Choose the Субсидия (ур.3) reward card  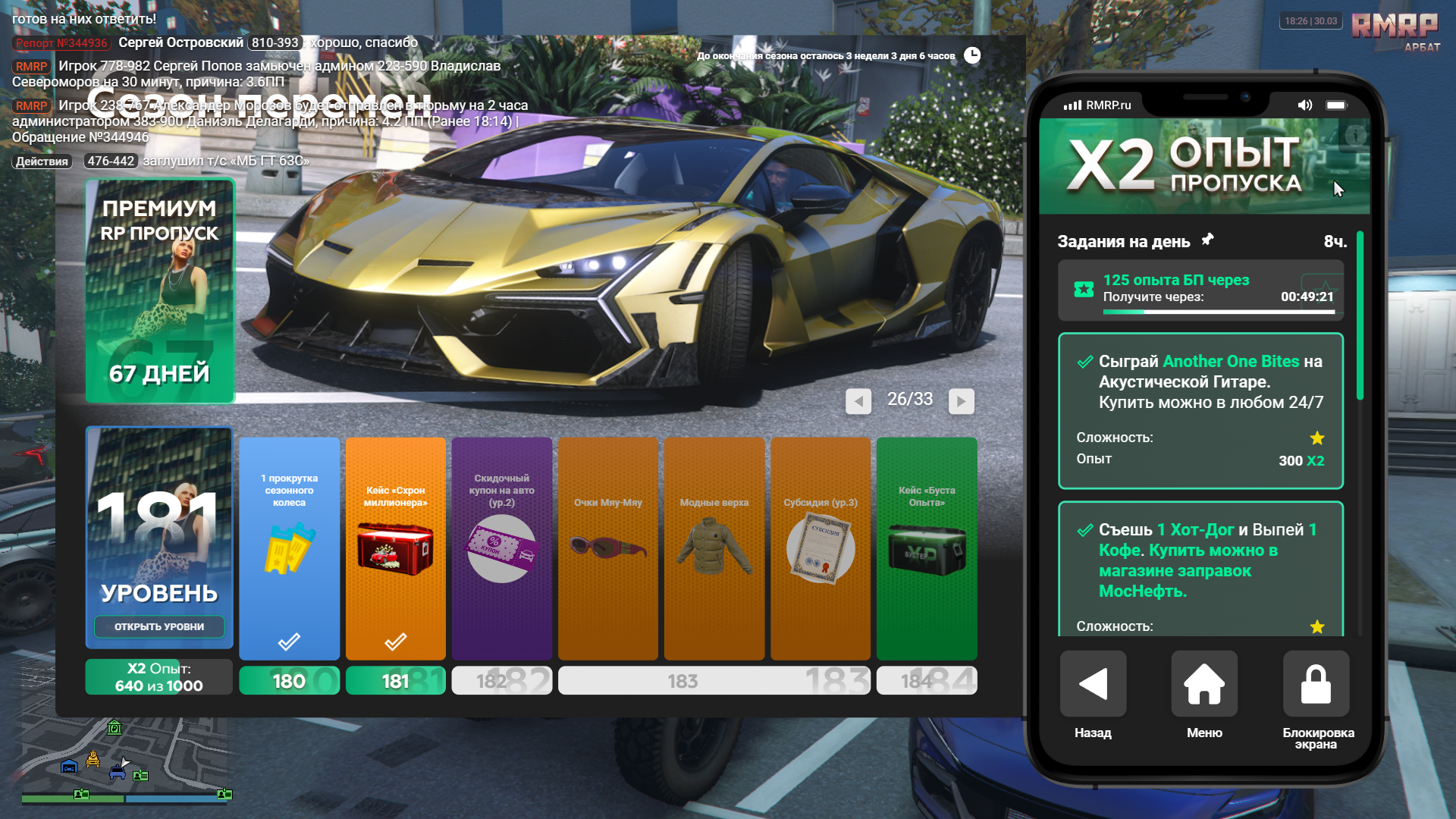pyautogui.click(x=820, y=548)
